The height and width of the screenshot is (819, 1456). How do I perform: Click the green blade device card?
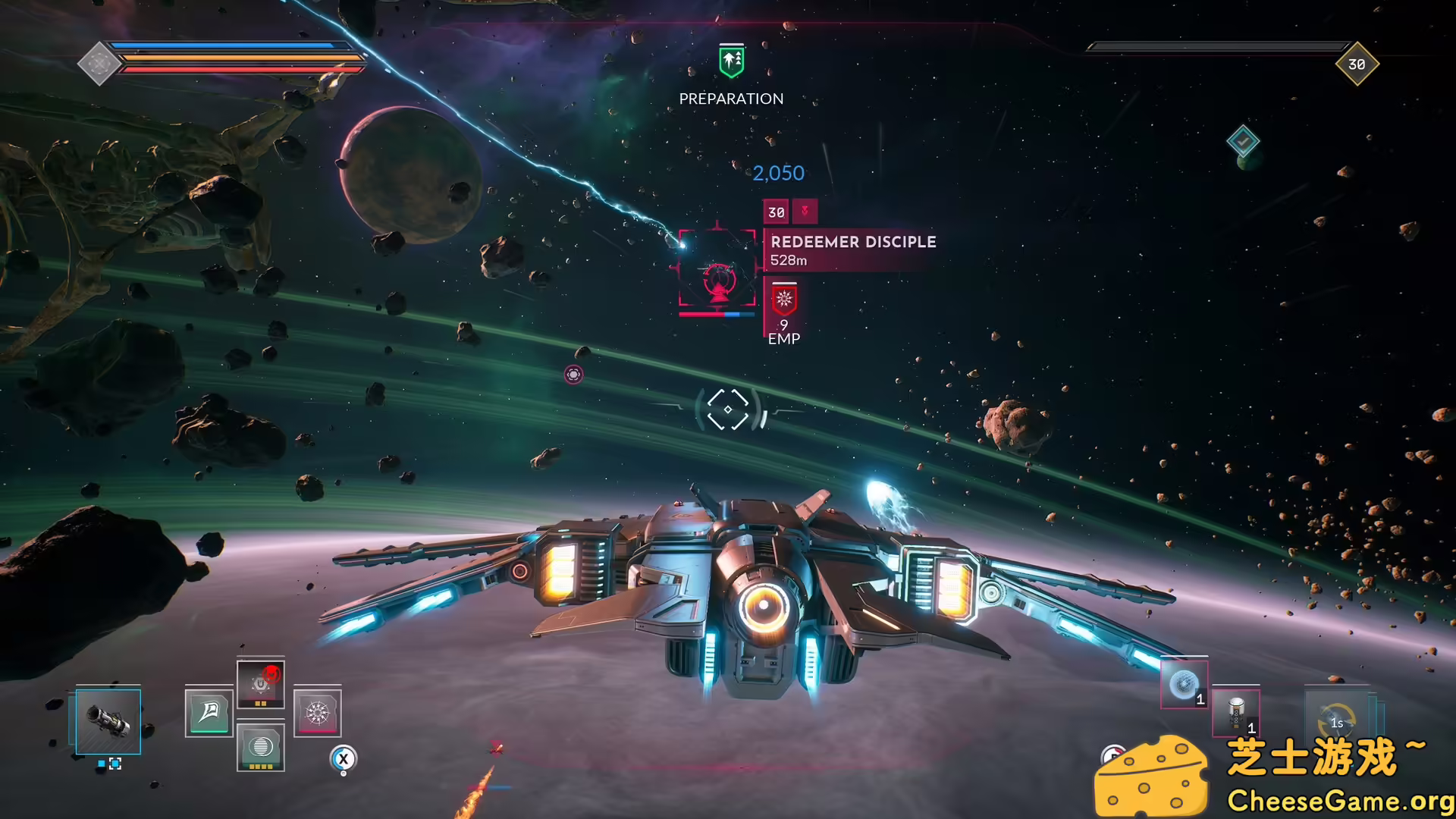(209, 714)
